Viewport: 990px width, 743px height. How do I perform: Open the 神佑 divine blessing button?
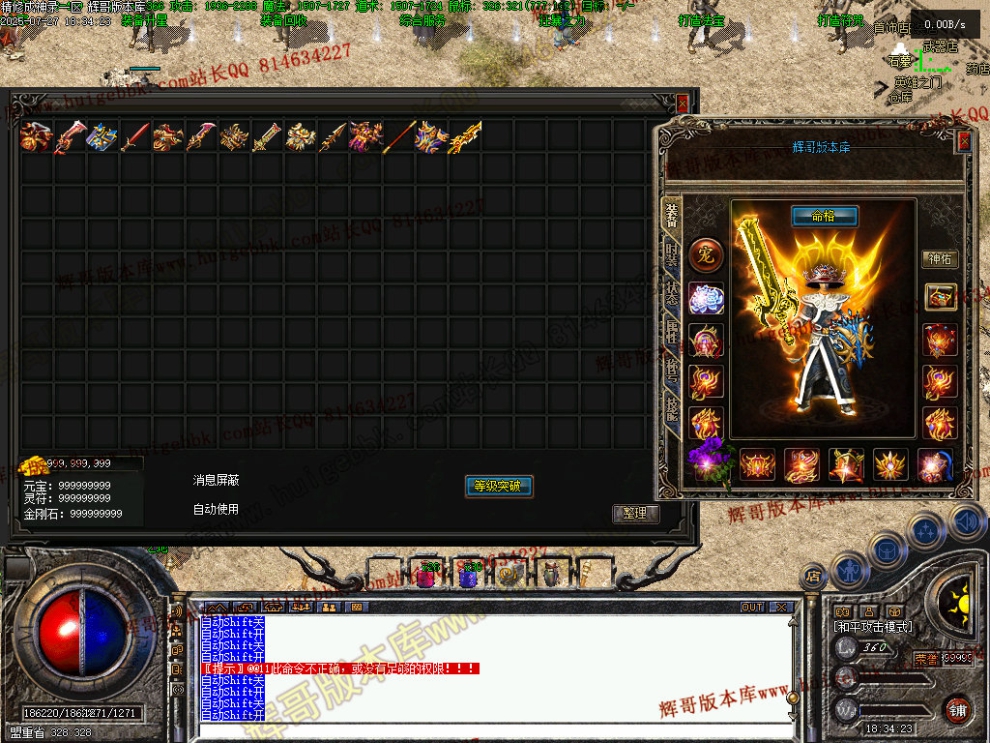(x=939, y=259)
